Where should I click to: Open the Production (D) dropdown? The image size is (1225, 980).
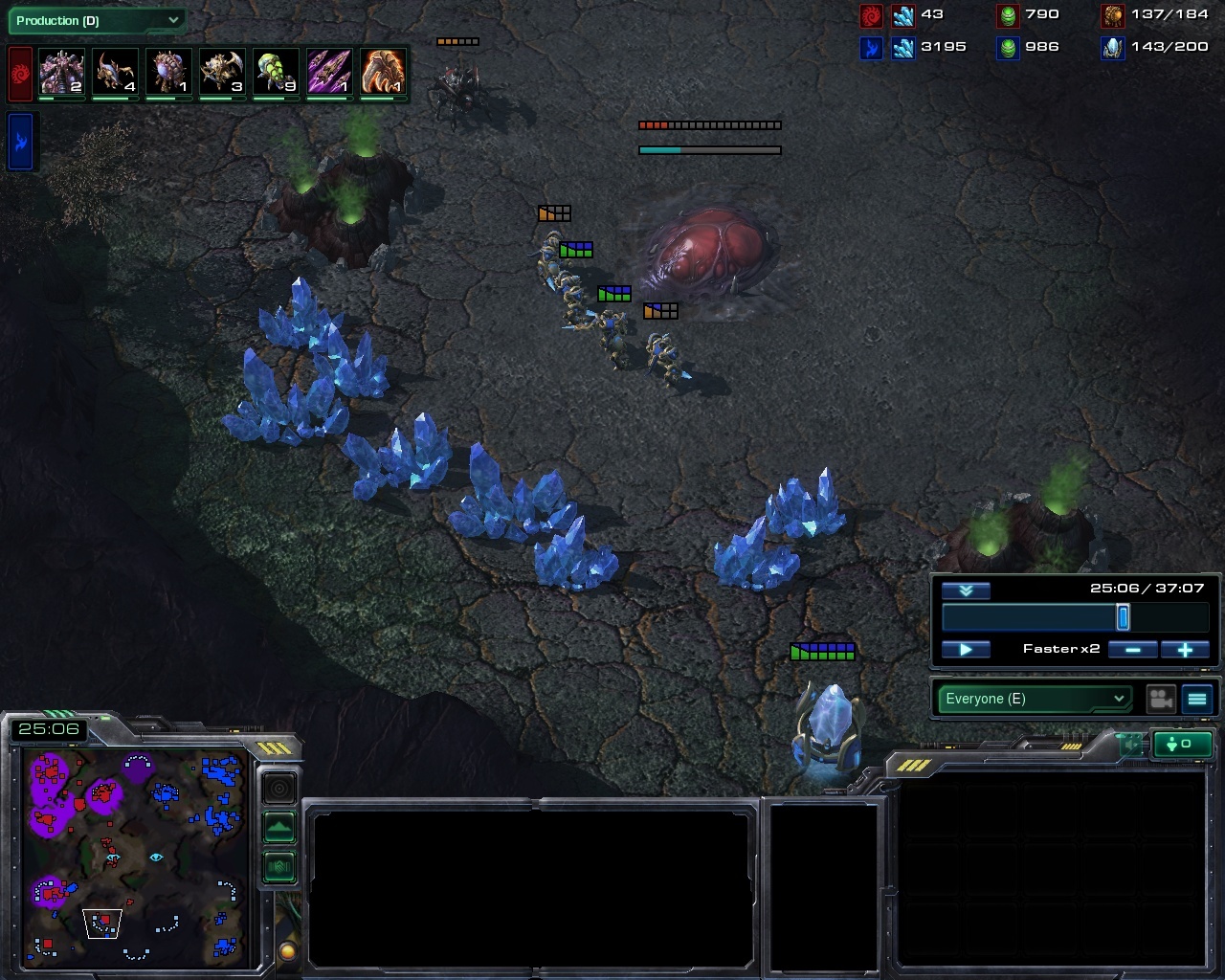96,20
